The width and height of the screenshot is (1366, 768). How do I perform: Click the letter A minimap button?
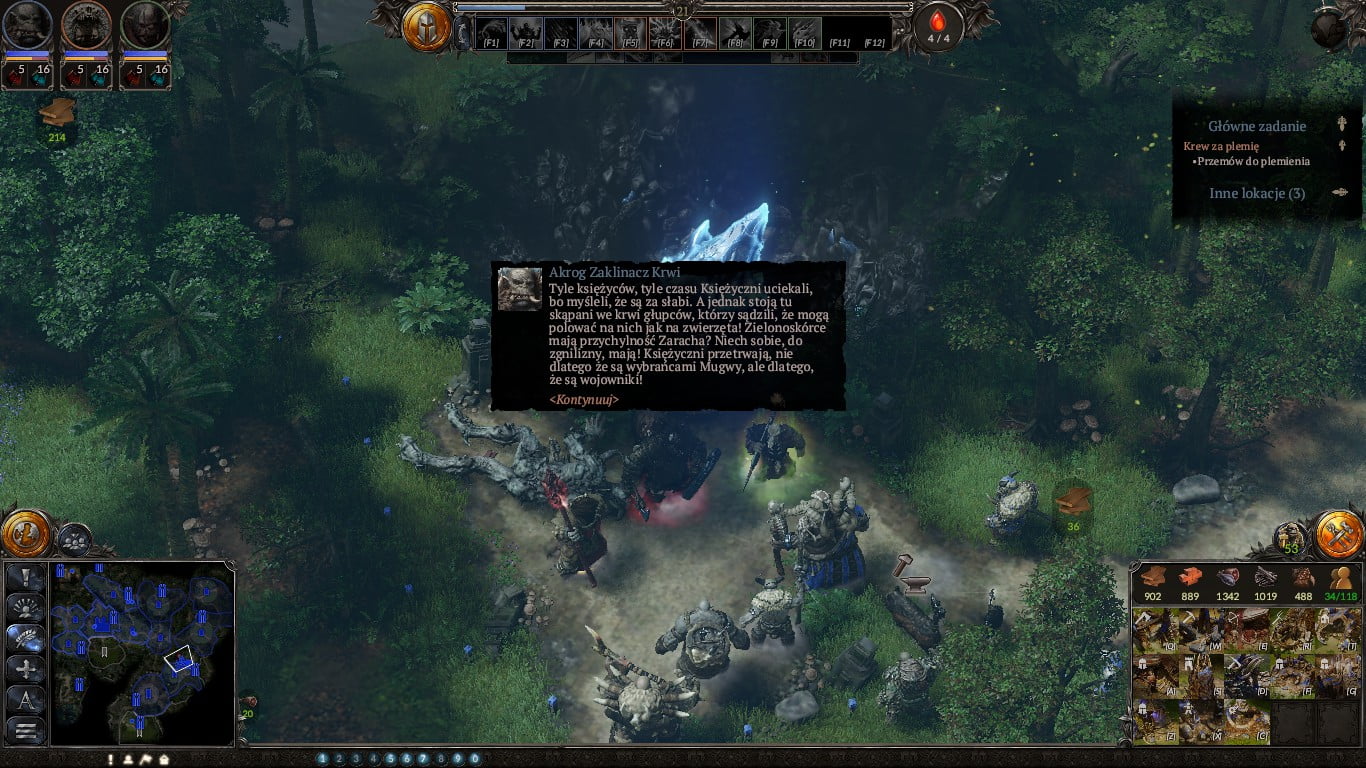tap(26, 700)
